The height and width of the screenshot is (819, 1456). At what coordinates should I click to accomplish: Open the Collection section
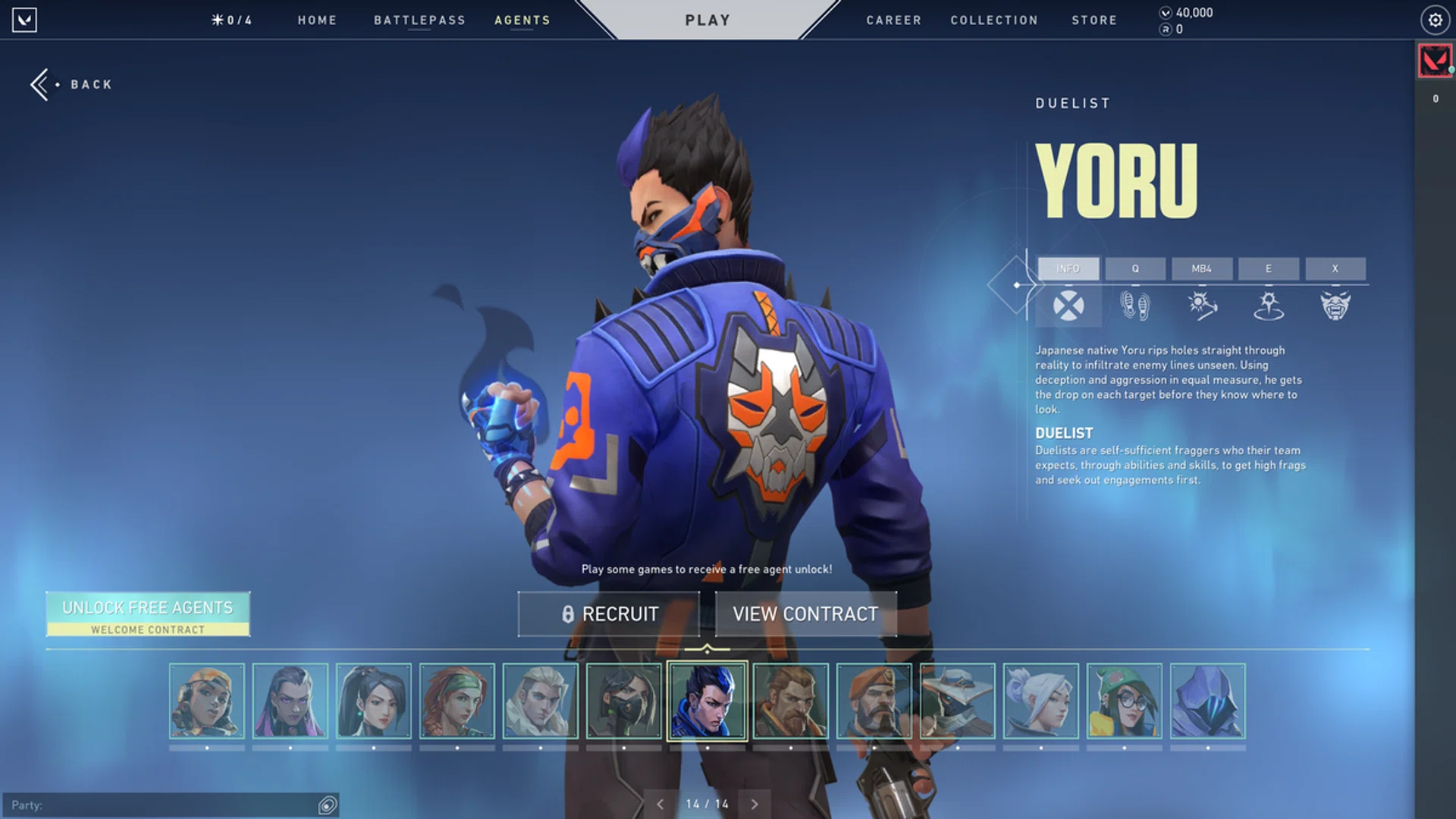994,20
